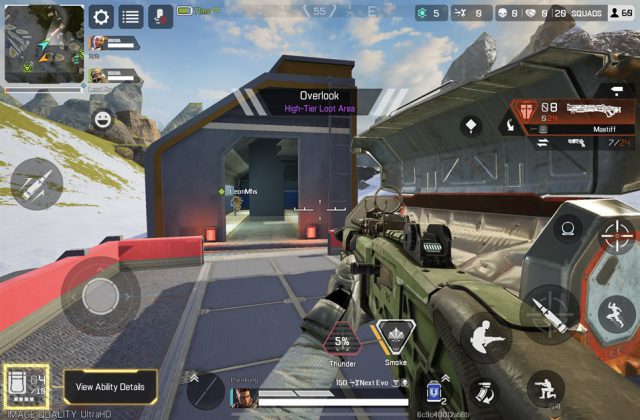Viewport: 640px width, 420px height.
Task: Tap the ping diamond marker button
Action: 472,126
